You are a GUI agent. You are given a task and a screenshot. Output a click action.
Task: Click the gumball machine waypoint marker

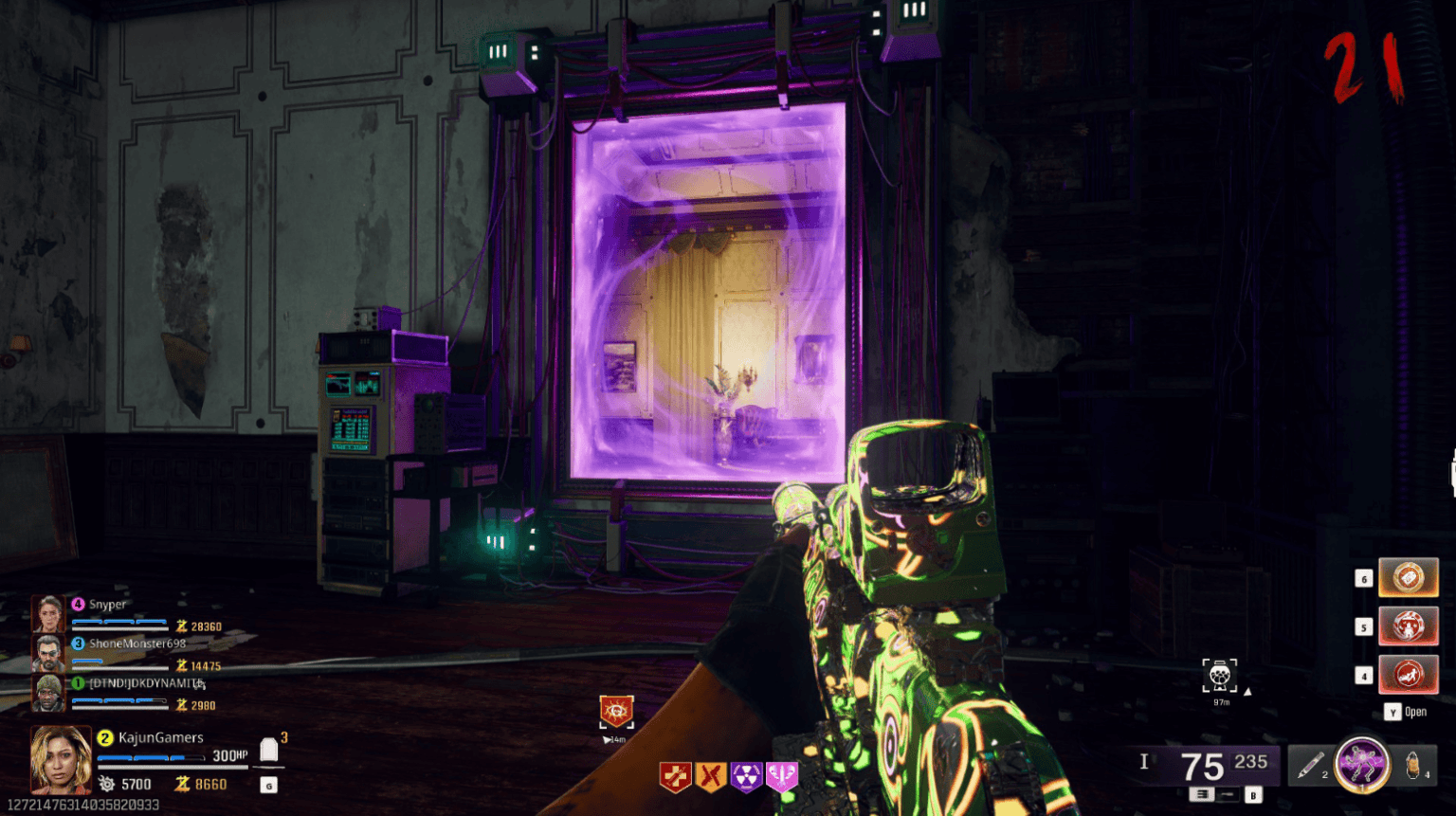coord(1221,676)
